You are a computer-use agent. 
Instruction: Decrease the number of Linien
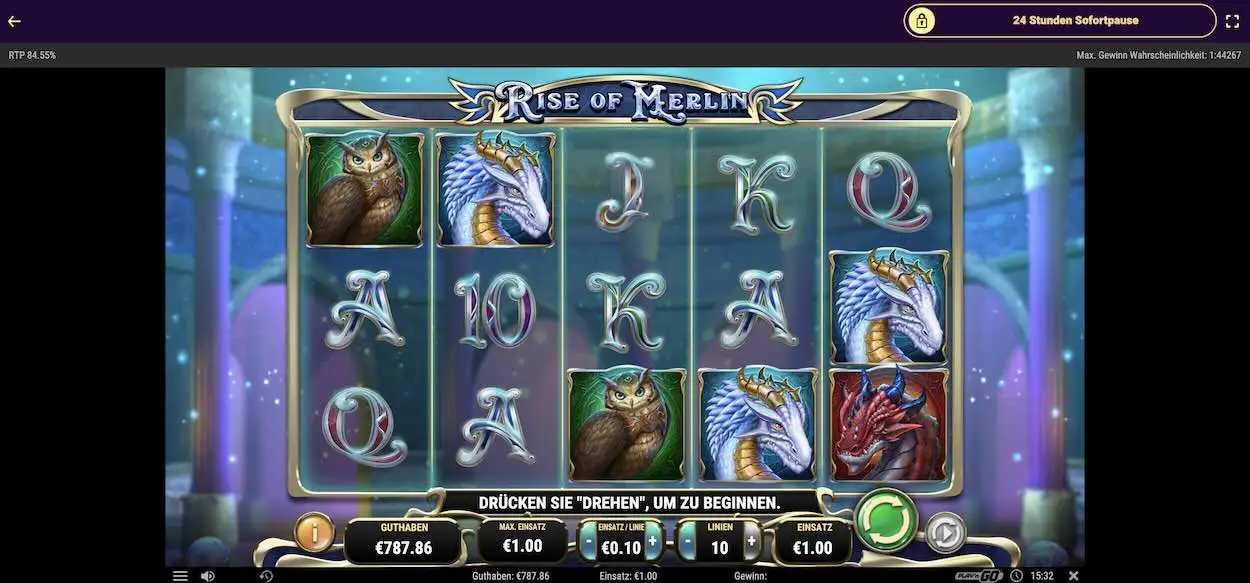pos(688,542)
